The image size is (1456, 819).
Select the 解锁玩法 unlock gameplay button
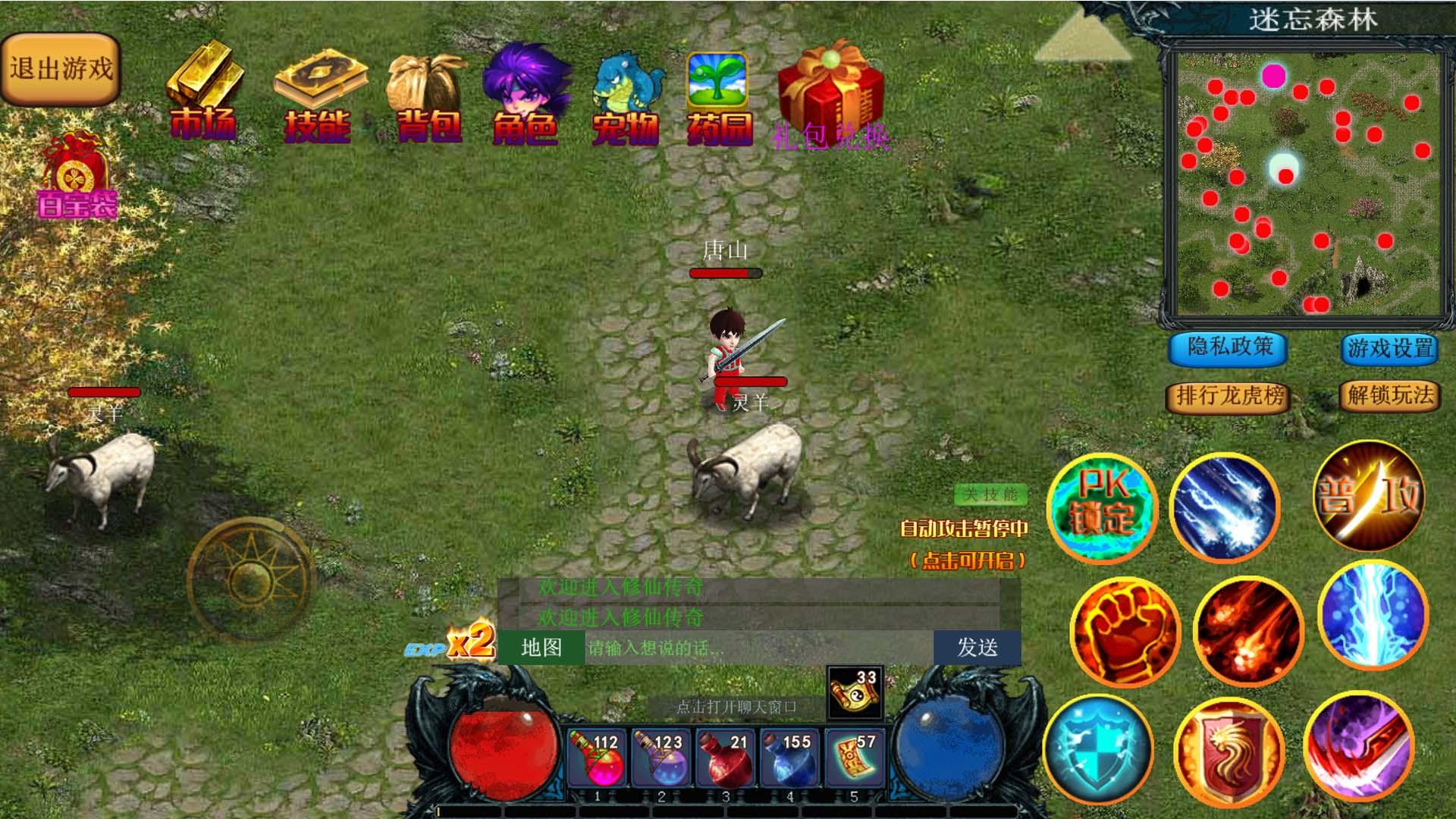(x=1390, y=395)
